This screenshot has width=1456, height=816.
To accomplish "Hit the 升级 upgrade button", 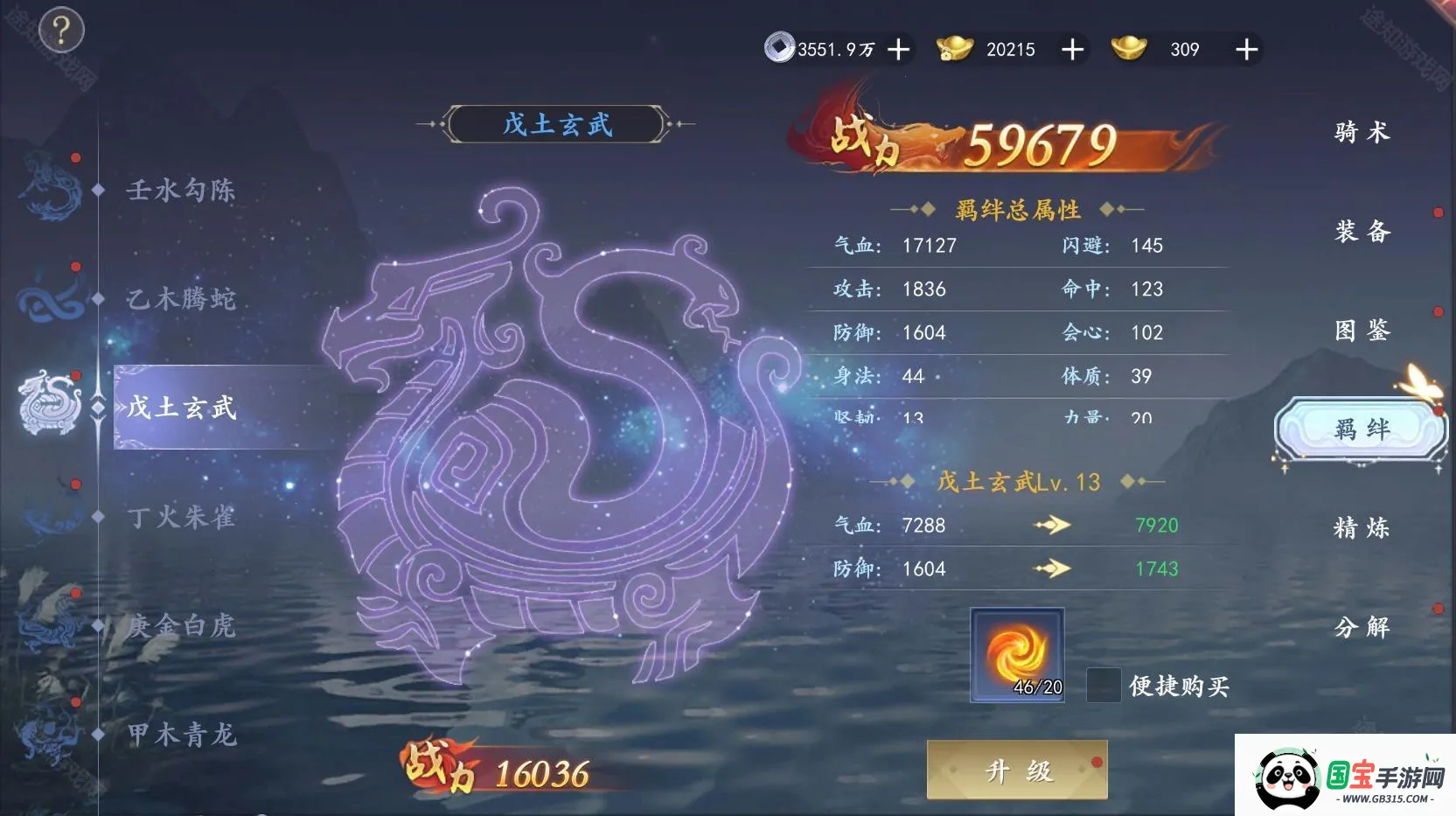I will point(1017,770).
